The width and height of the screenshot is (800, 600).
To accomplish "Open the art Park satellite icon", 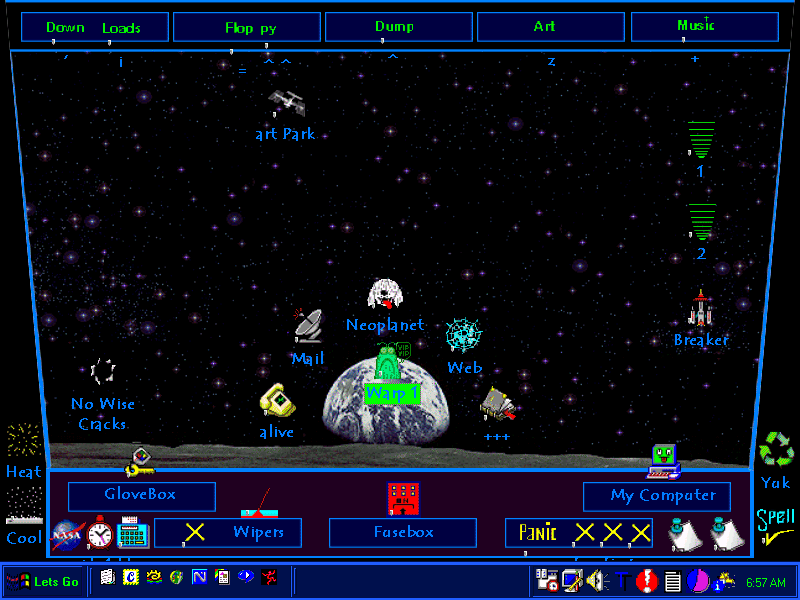I will click(286, 103).
